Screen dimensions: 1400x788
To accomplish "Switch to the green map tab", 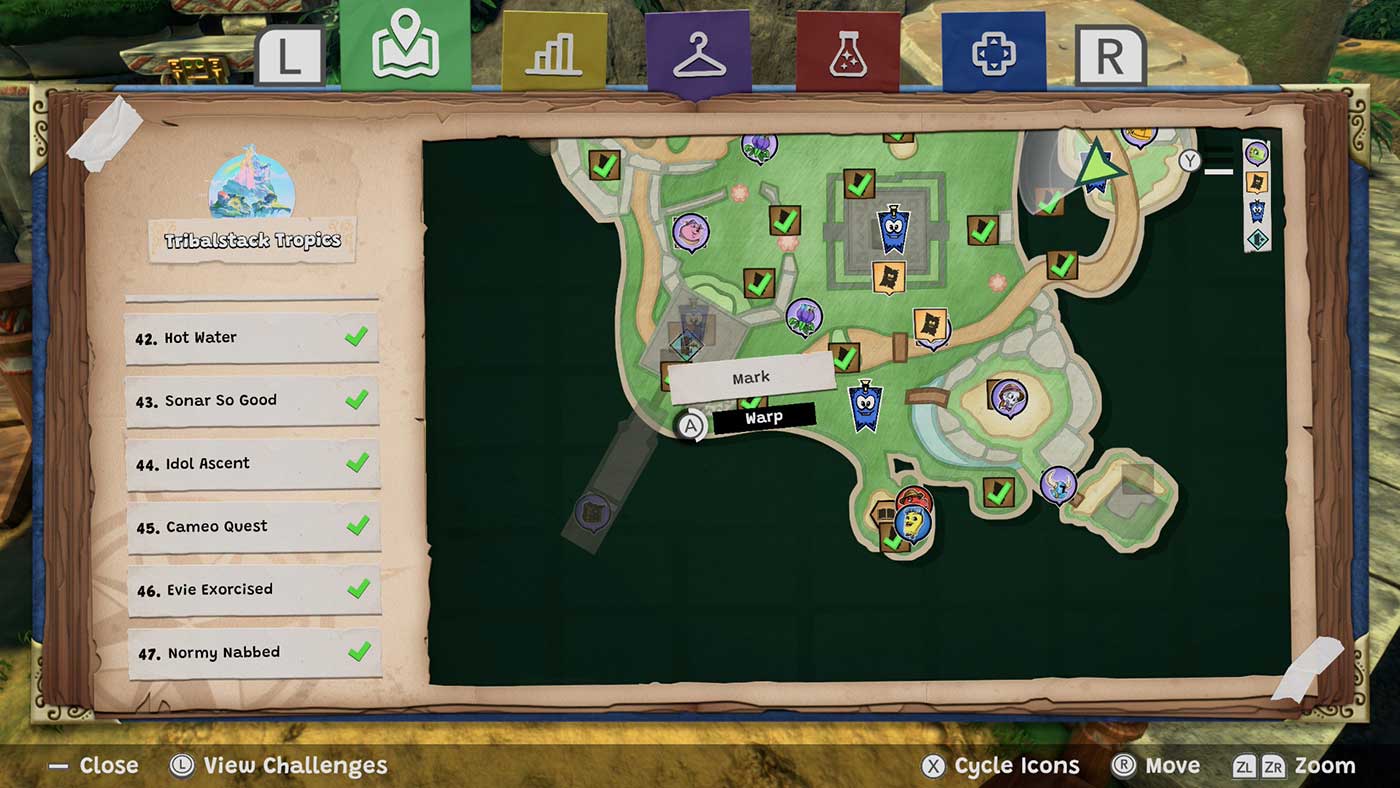I will tap(404, 45).
